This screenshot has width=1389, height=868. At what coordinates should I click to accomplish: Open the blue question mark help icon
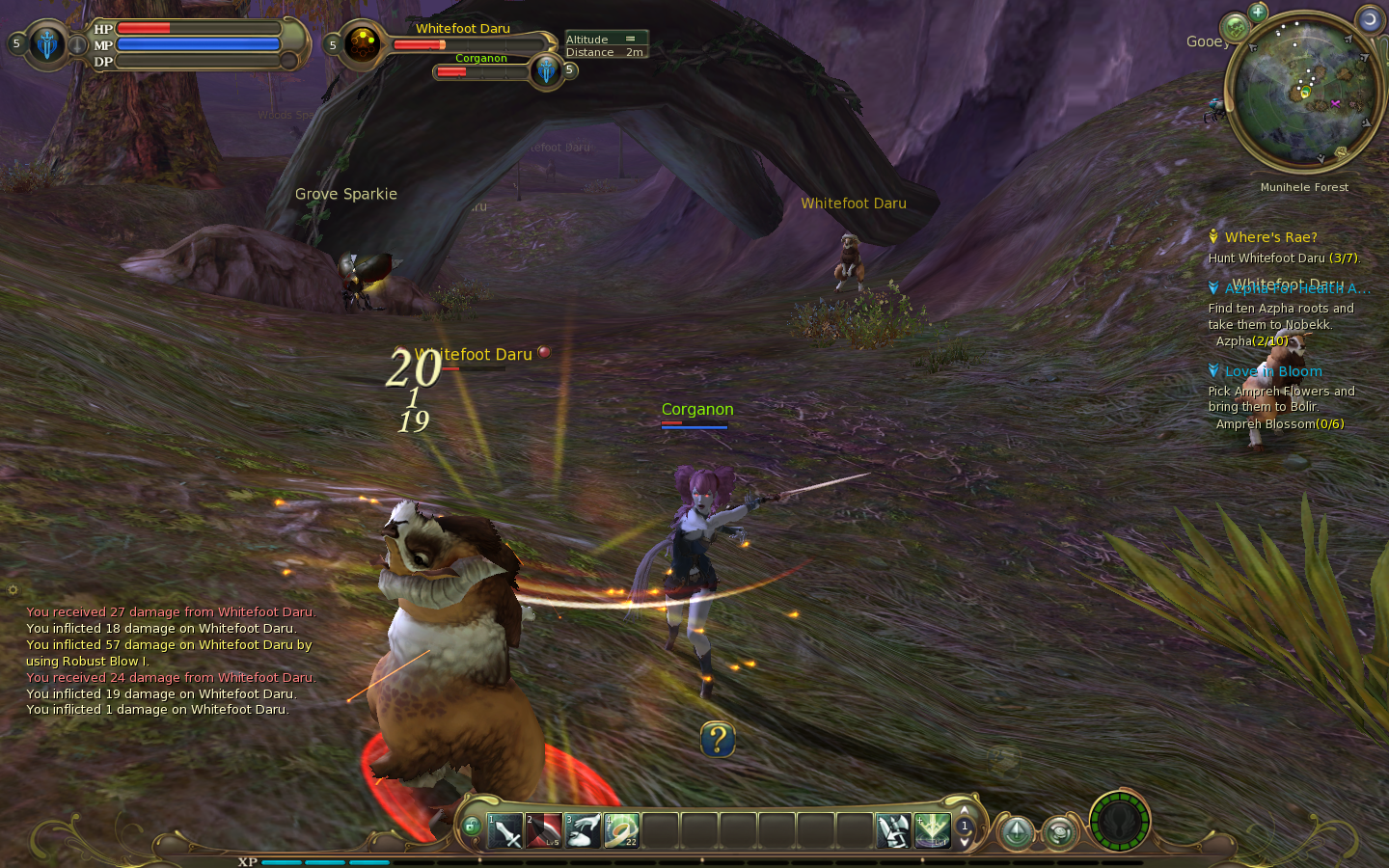[x=718, y=740]
